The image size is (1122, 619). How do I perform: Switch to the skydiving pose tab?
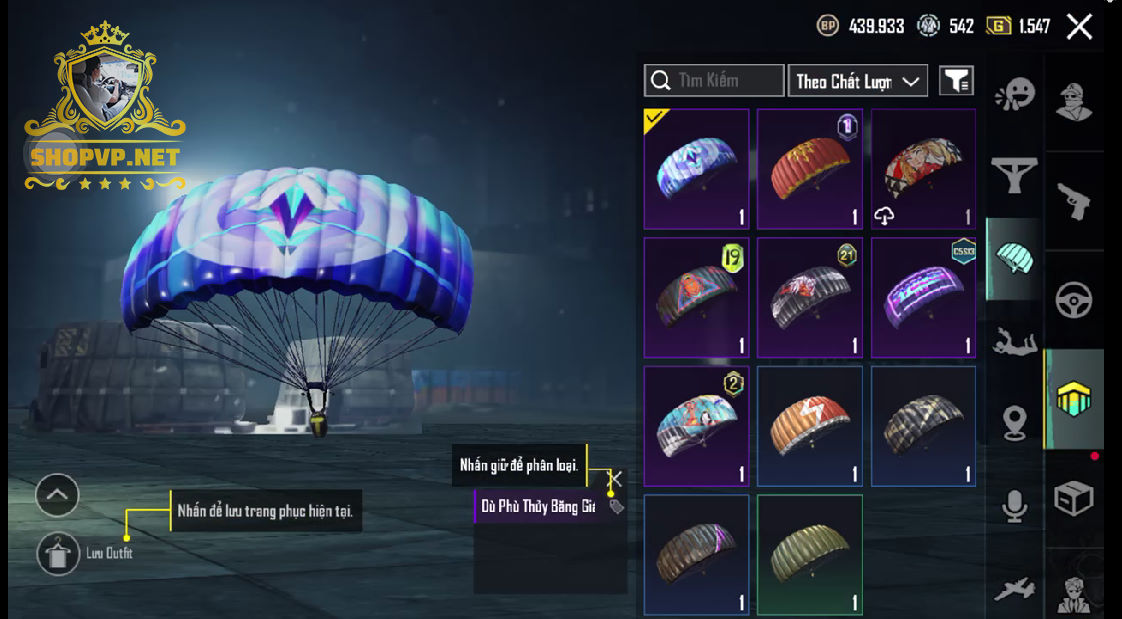tap(1014, 342)
